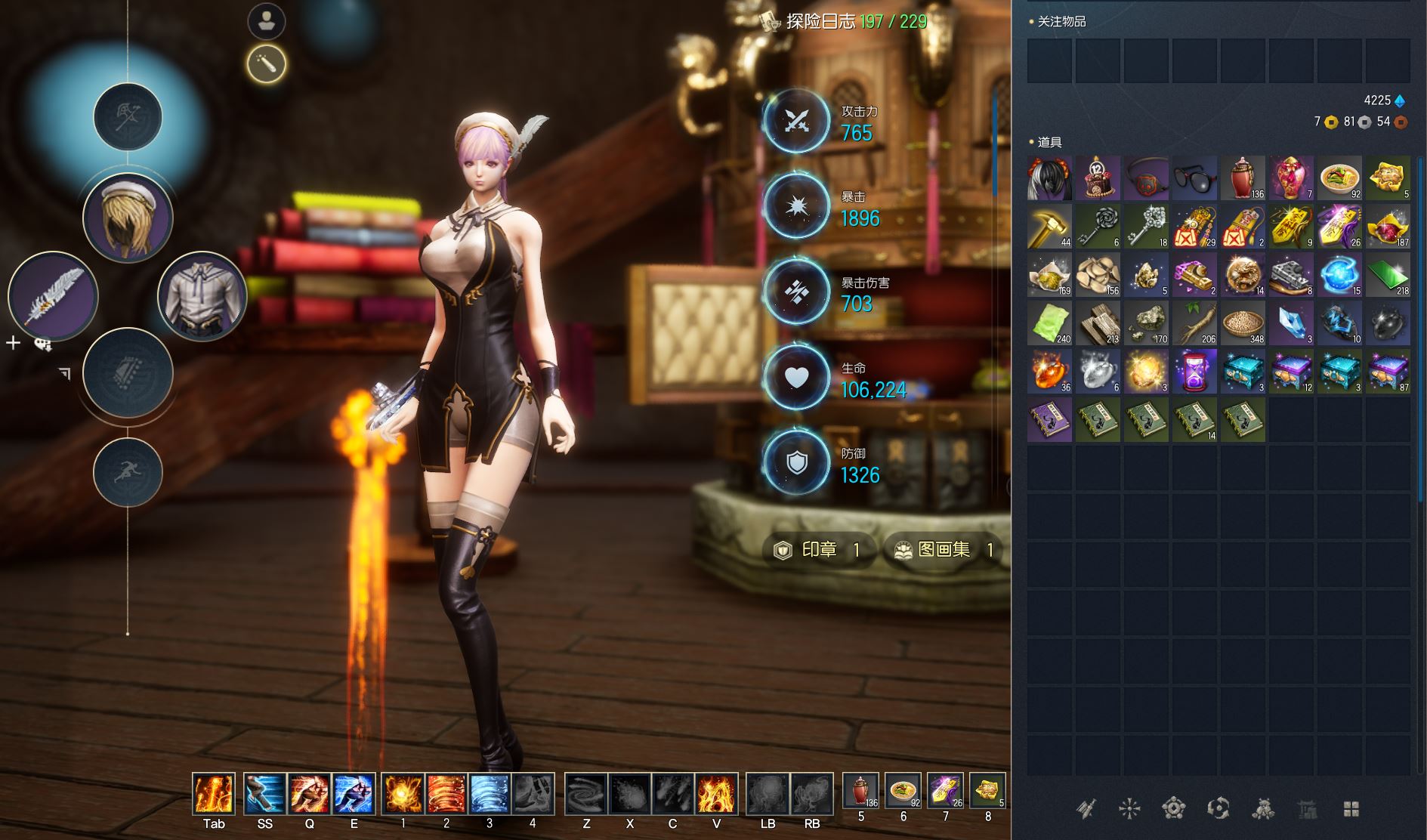
Task: Open the four-square grid inventory filter
Action: tap(1351, 810)
